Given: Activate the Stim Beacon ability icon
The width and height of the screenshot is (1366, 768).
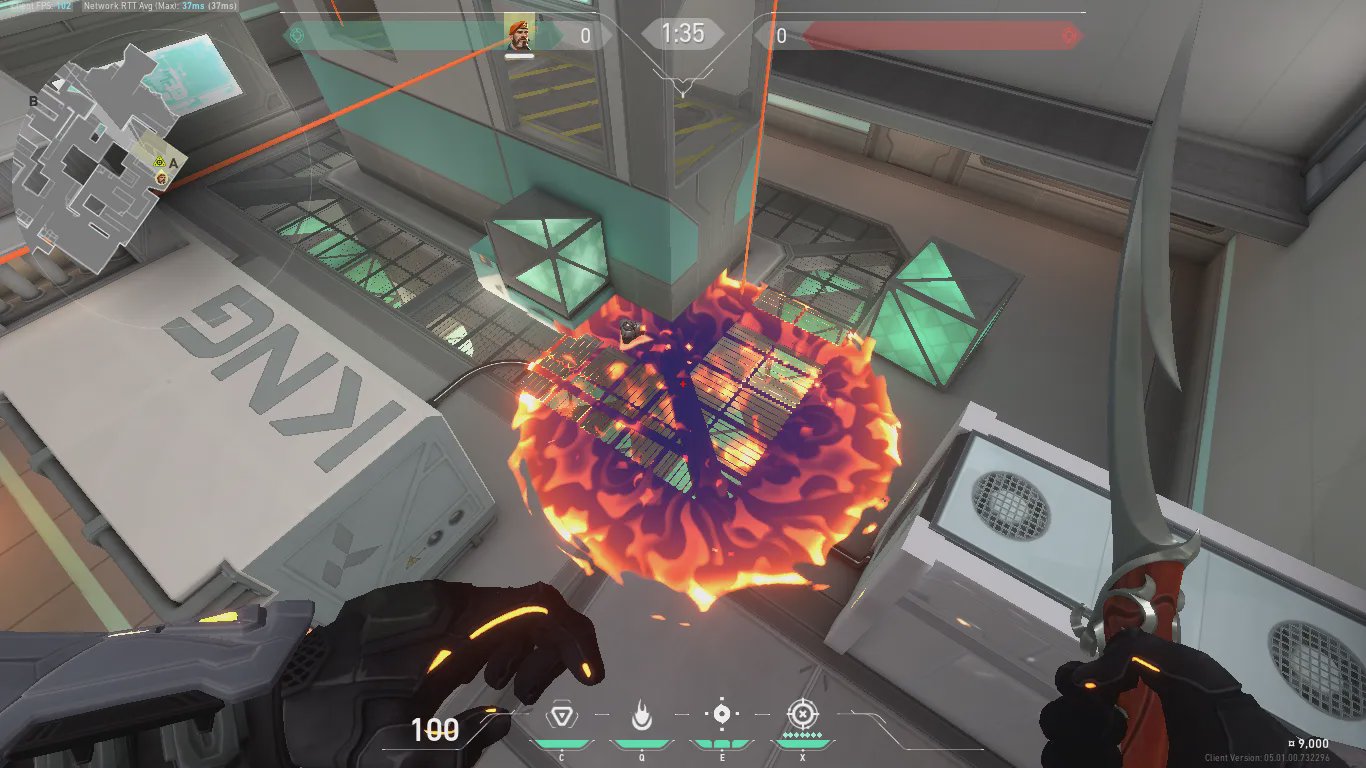Looking at the screenshot, I should (561, 715).
